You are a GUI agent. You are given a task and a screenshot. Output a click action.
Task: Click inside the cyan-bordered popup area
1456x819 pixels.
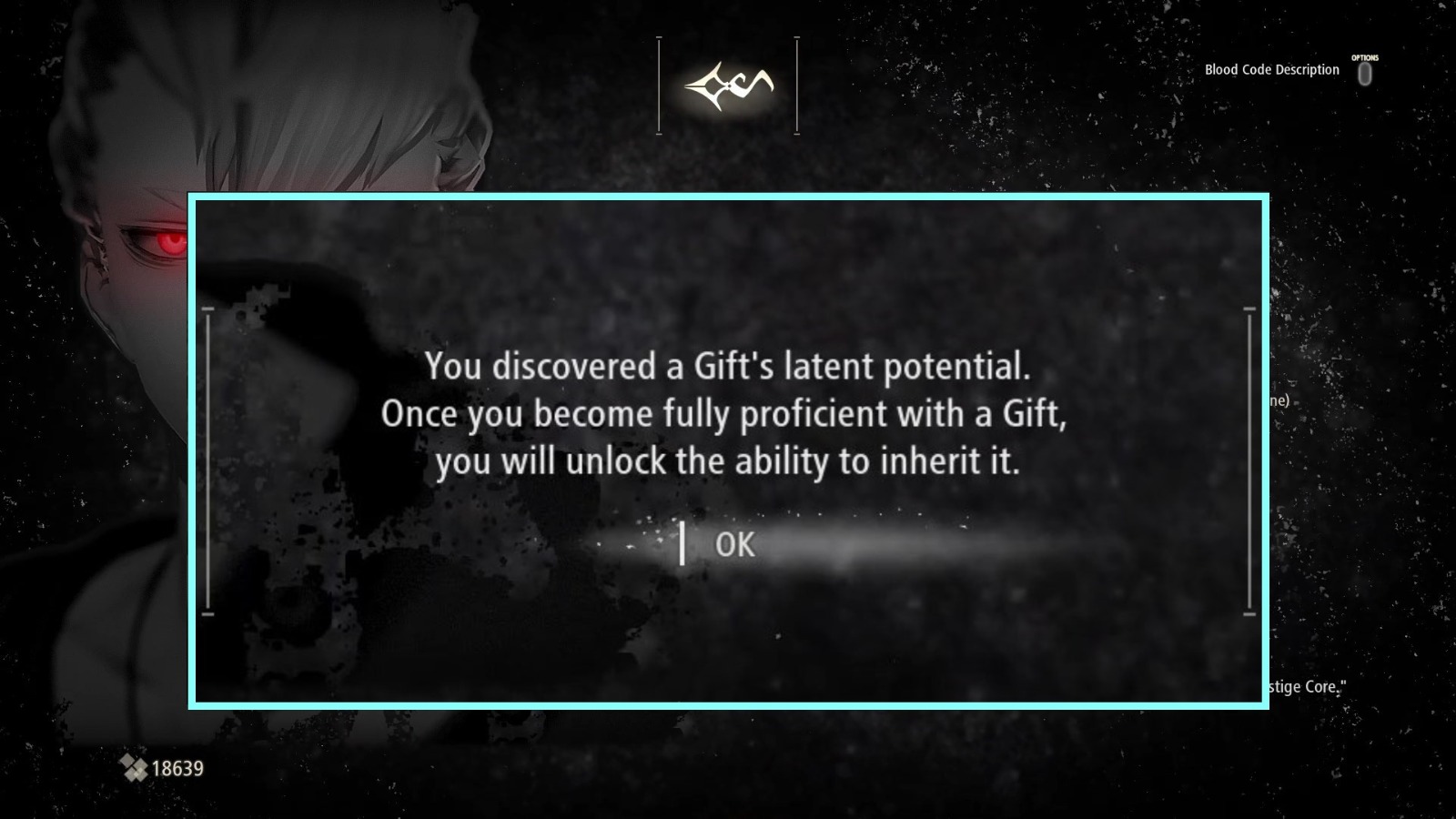coord(728,450)
